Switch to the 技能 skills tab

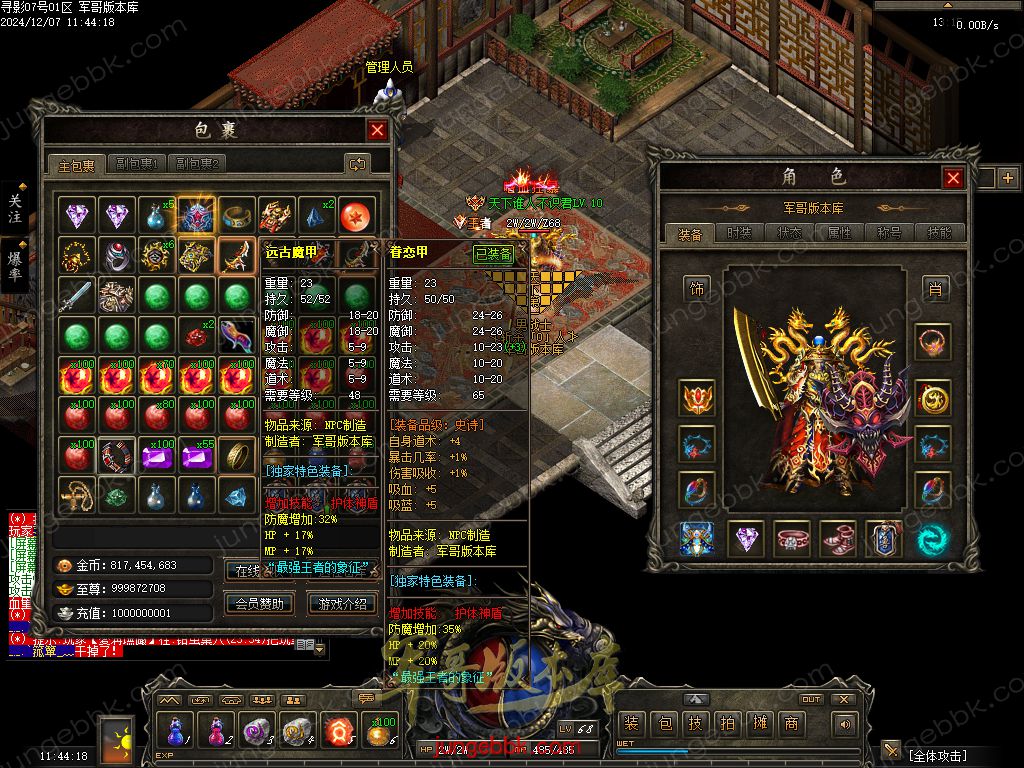coord(939,233)
